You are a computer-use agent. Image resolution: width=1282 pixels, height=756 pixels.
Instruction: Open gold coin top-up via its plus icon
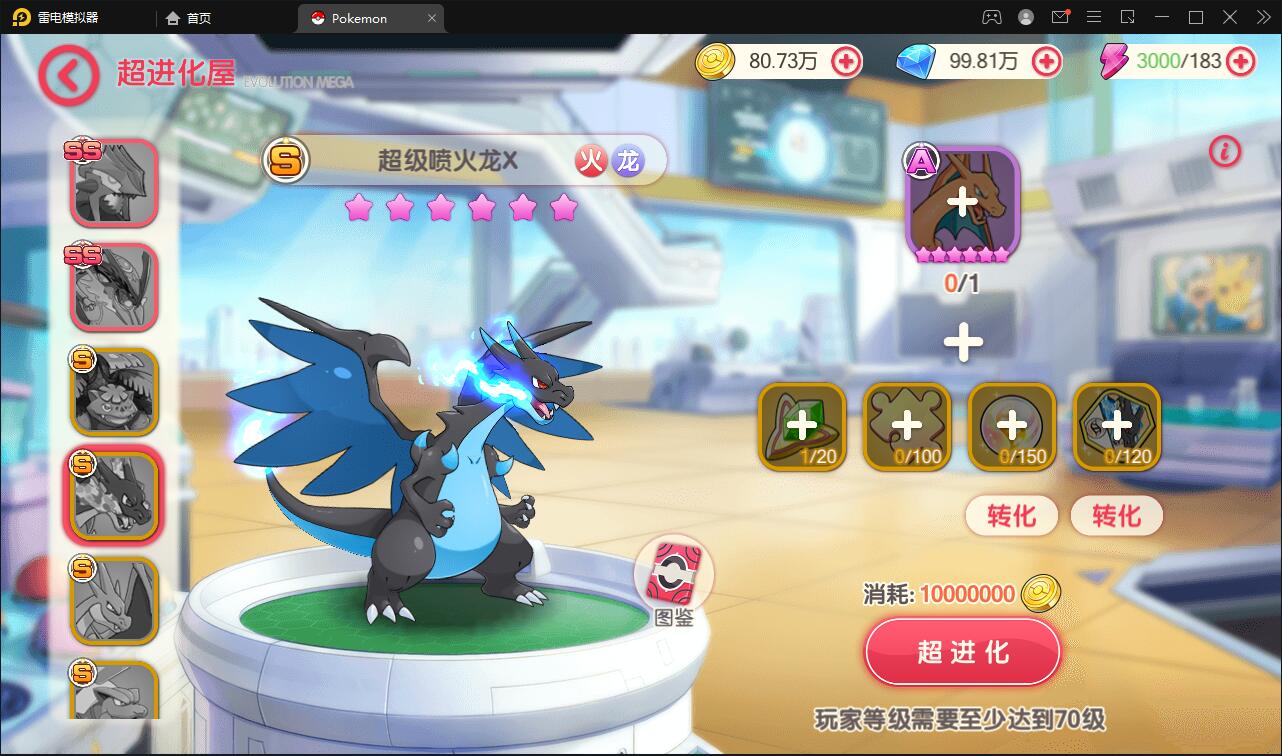(x=847, y=62)
